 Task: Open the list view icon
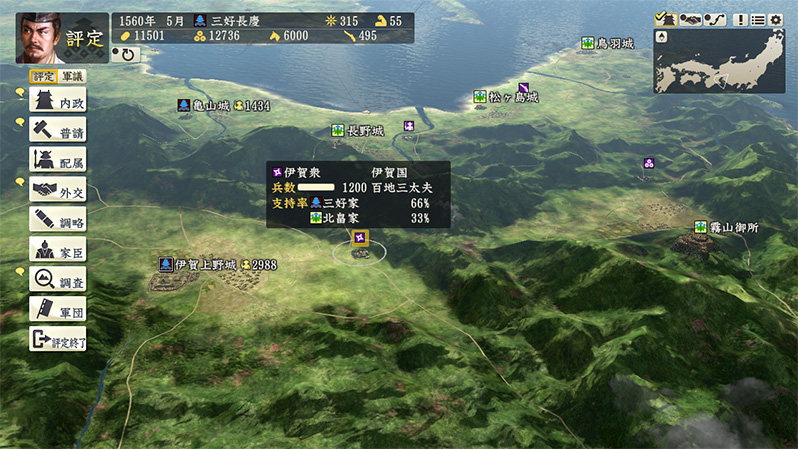tap(758, 19)
